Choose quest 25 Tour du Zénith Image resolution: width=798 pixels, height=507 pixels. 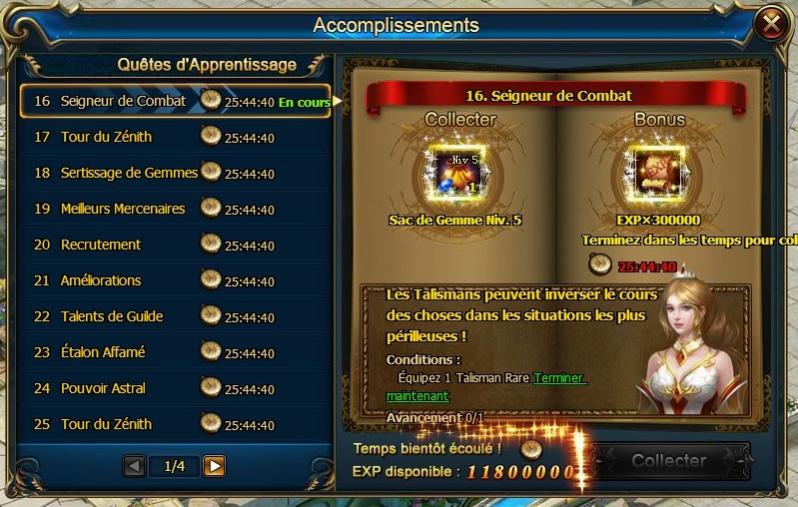pos(107,424)
